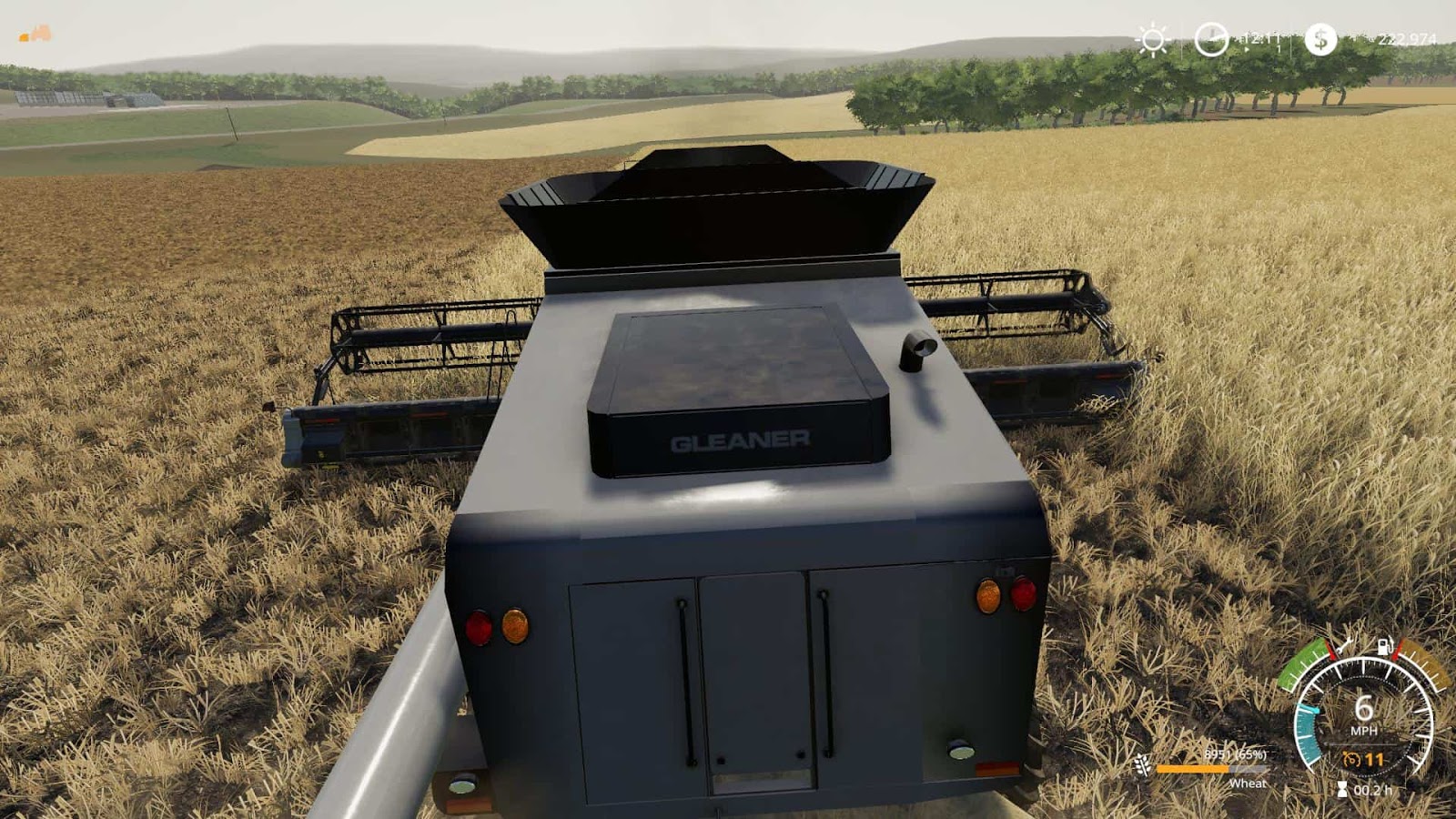Select the wrench vehicle maintenance icon
1456x819 pixels.
click(1345, 646)
